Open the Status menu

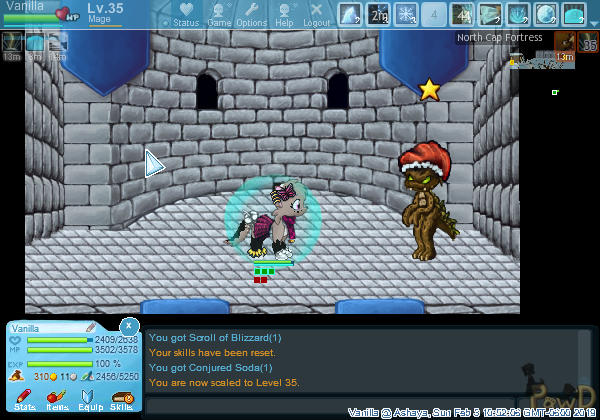click(x=185, y=15)
